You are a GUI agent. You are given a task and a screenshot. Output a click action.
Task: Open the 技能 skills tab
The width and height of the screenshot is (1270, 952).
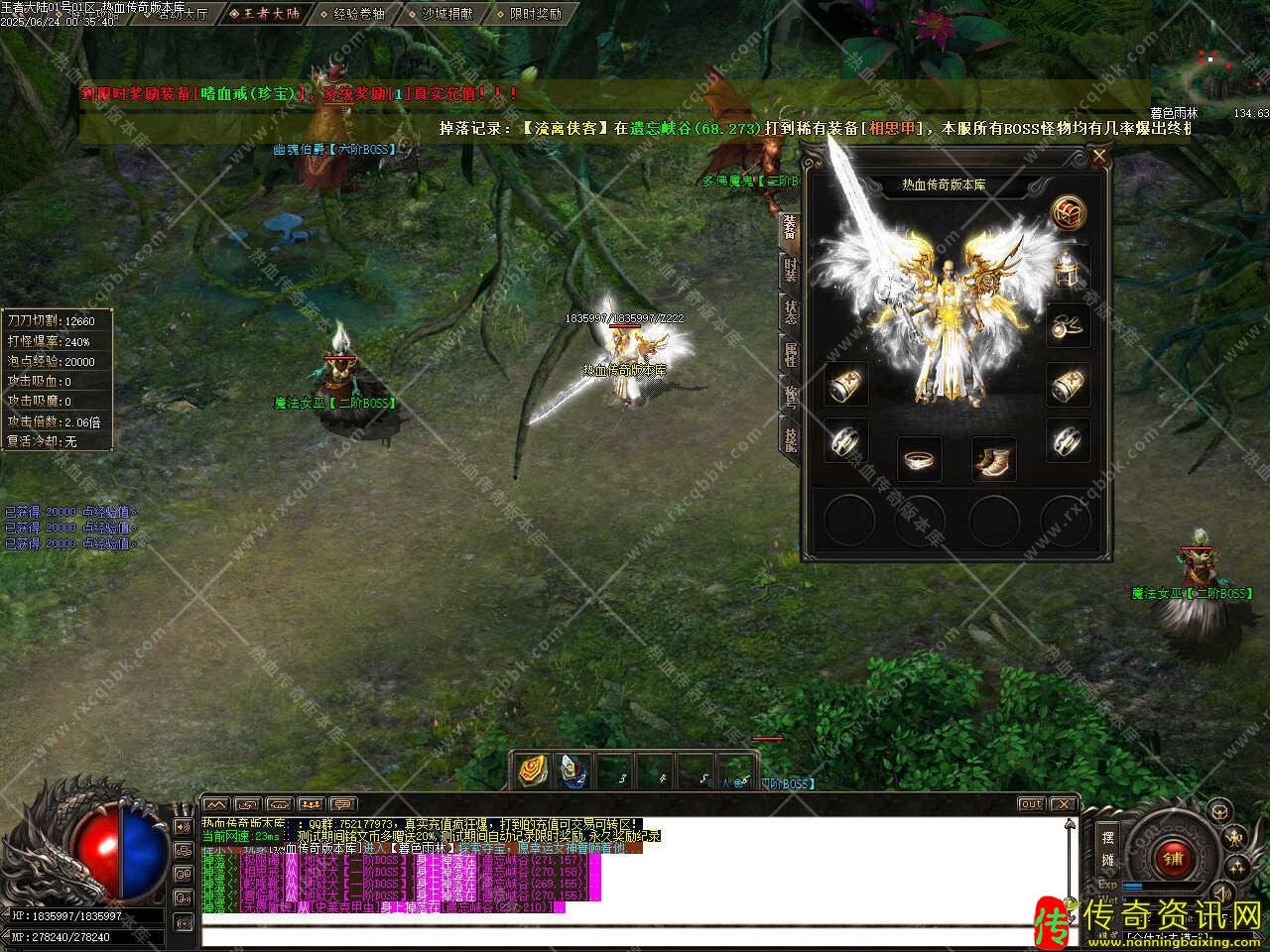click(790, 436)
